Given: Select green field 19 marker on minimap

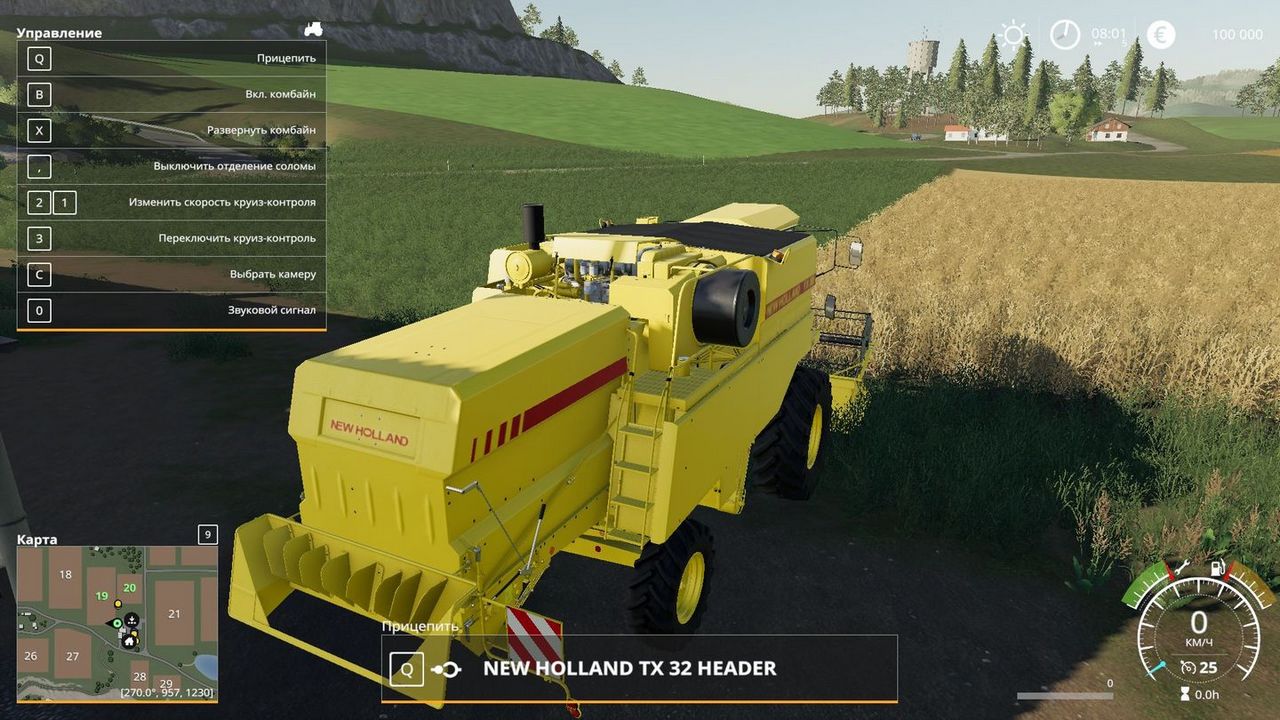Looking at the screenshot, I should pyautogui.click(x=101, y=596).
